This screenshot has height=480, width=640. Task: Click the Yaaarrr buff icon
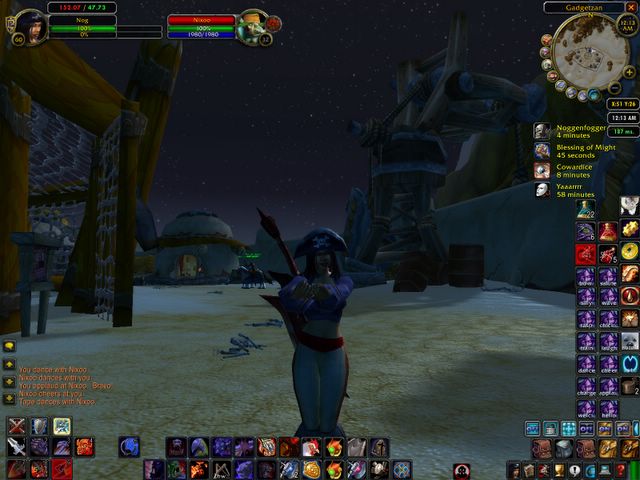pos(541,189)
